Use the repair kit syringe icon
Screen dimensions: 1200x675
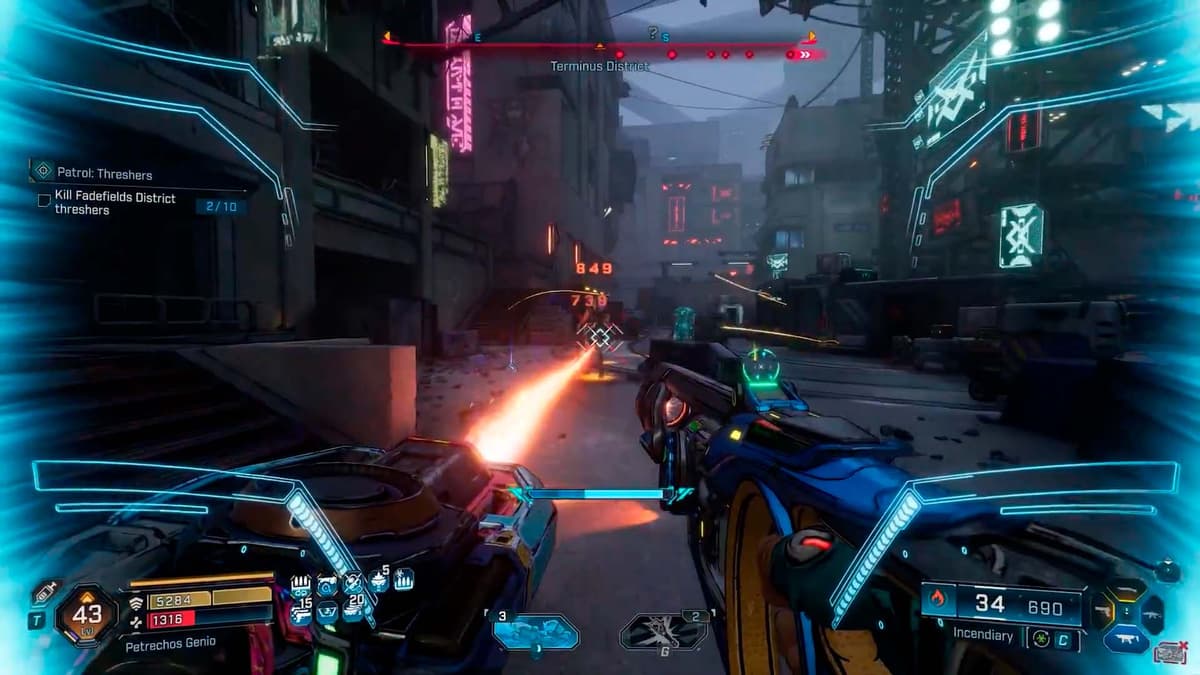pos(44,594)
